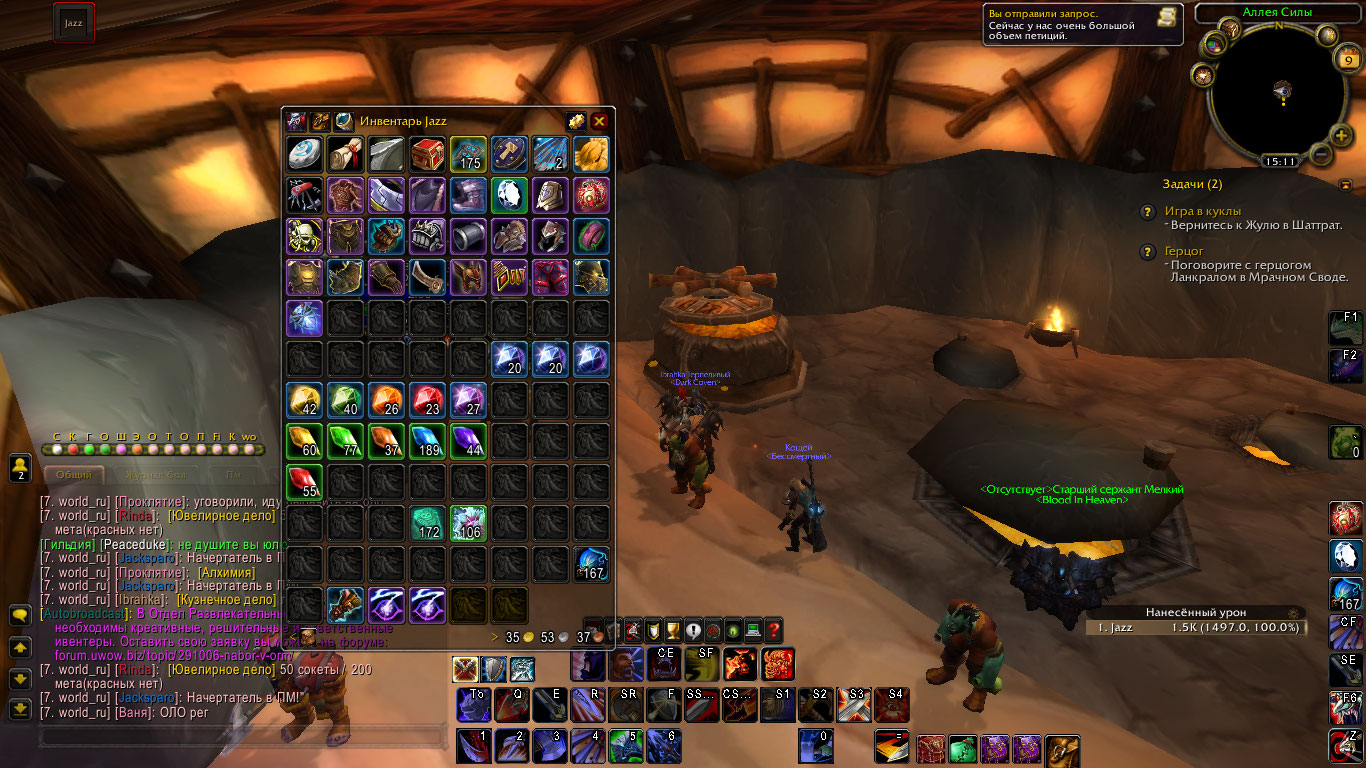
Task: Open the quest 'Герцог' in tracker
Action: point(1184,250)
